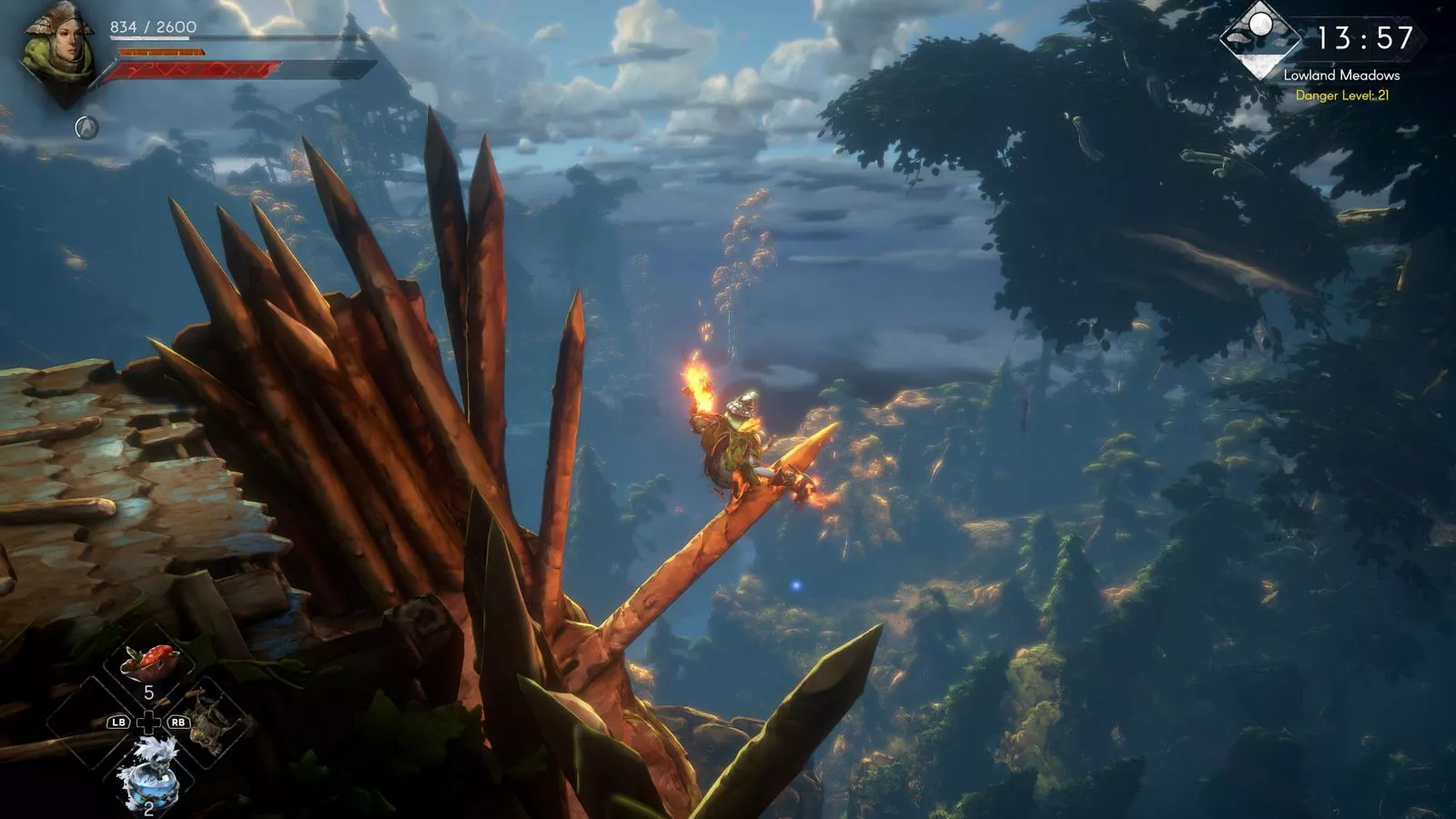The image size is (1456, 819).
Task: Click the 13:57 timer display
Action: click(x=1365, y=36)
